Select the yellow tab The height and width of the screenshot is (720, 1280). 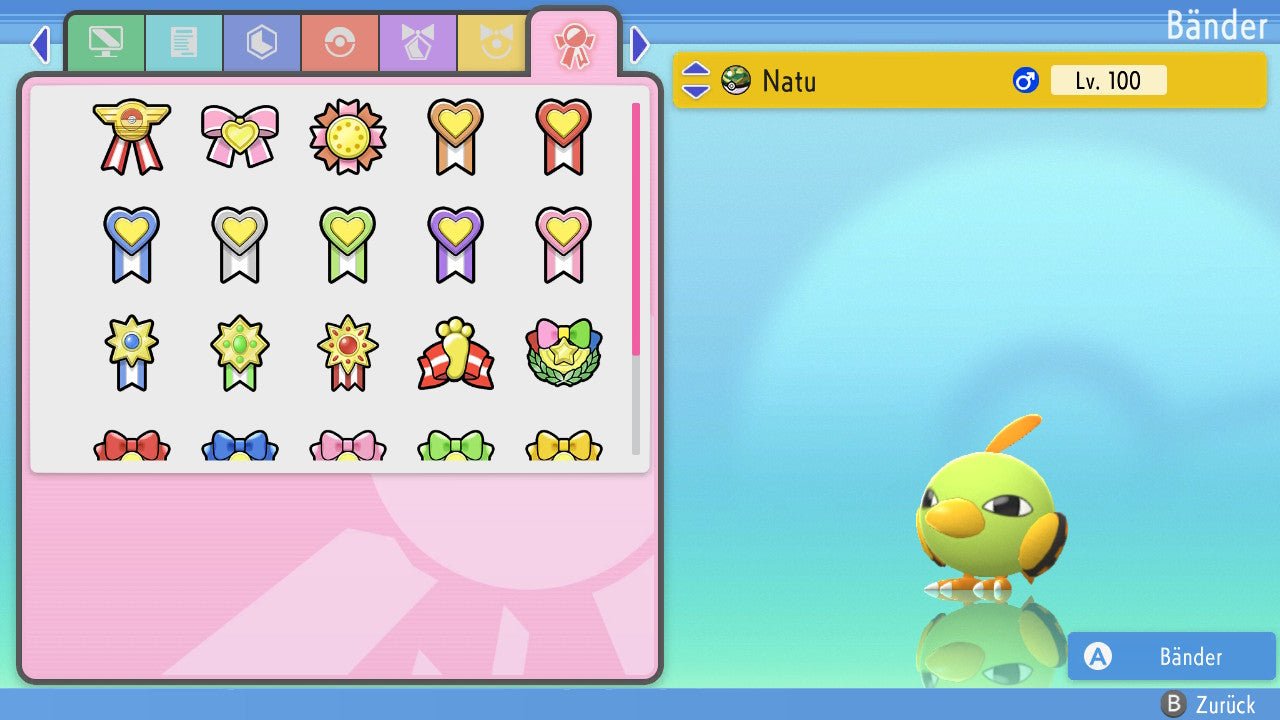coord(492,43)
